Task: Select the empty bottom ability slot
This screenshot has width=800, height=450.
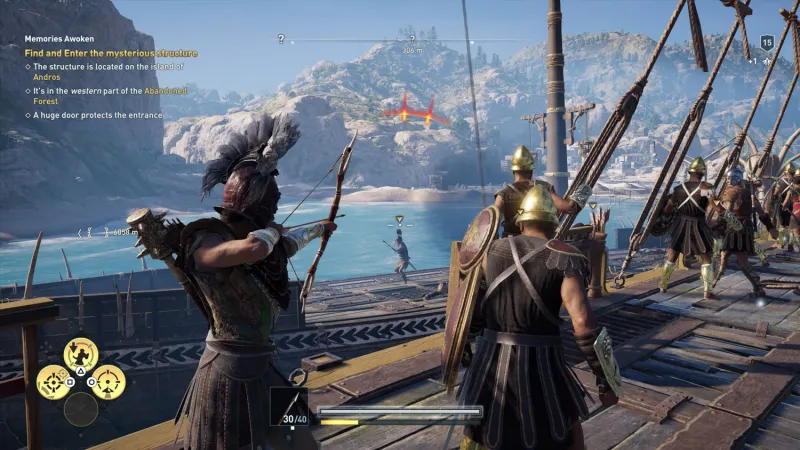Action: coord(81,409)
